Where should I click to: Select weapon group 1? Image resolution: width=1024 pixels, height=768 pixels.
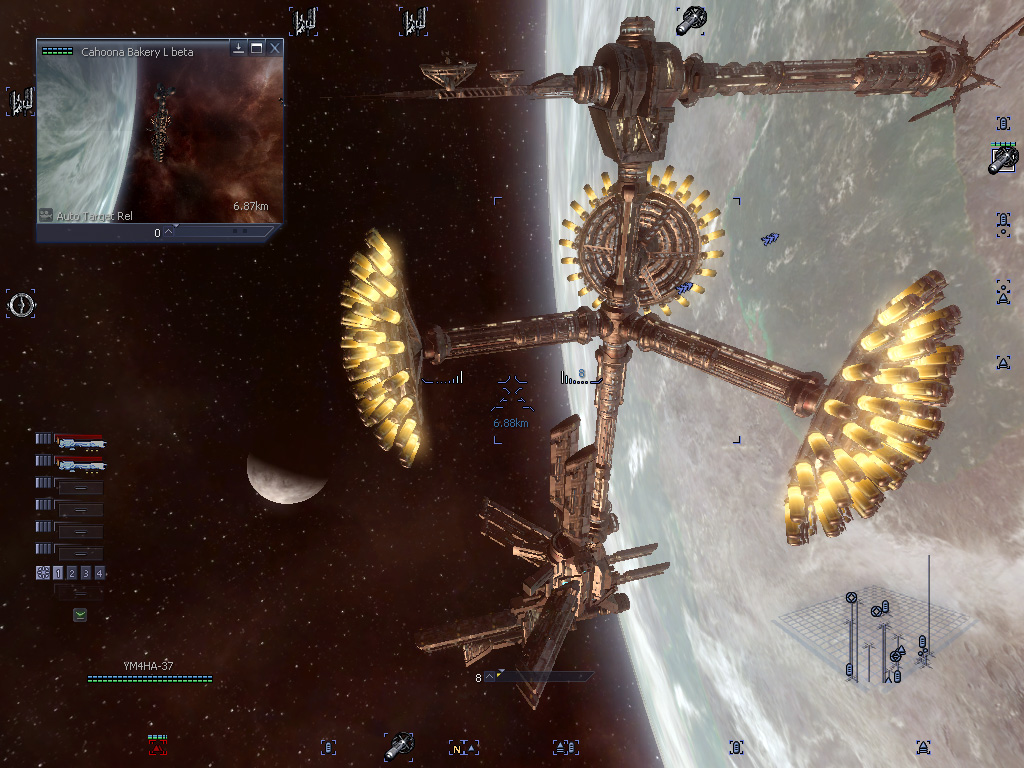click(58, 573)
